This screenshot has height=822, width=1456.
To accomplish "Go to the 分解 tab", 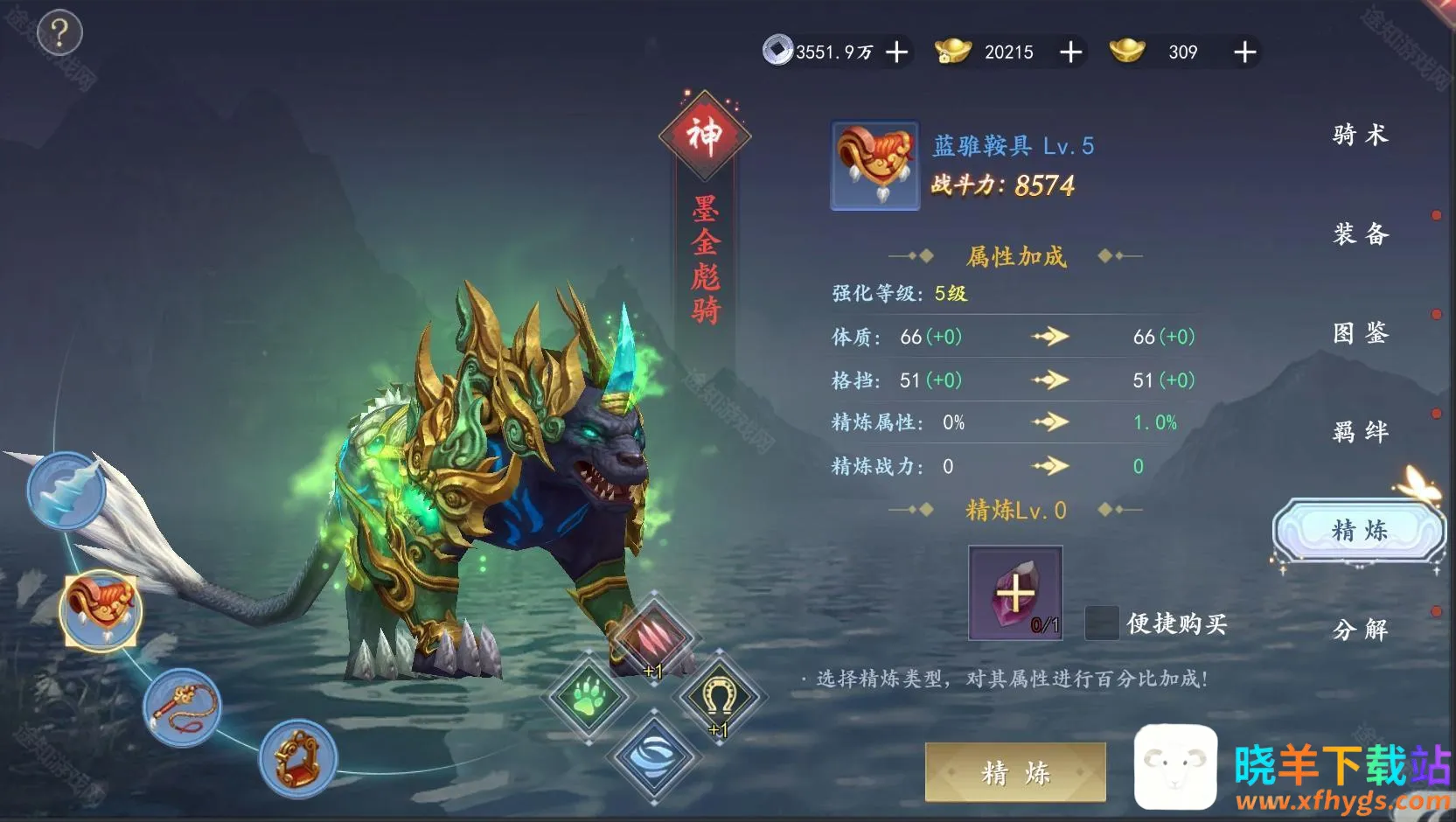I will [1360, 630].
